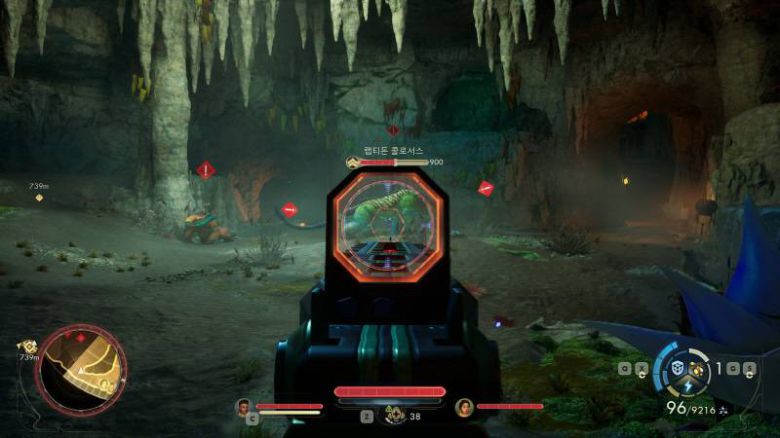780x438 pixels.
Task: Select the right squad member portrait
Action: (x=463, y=407)
